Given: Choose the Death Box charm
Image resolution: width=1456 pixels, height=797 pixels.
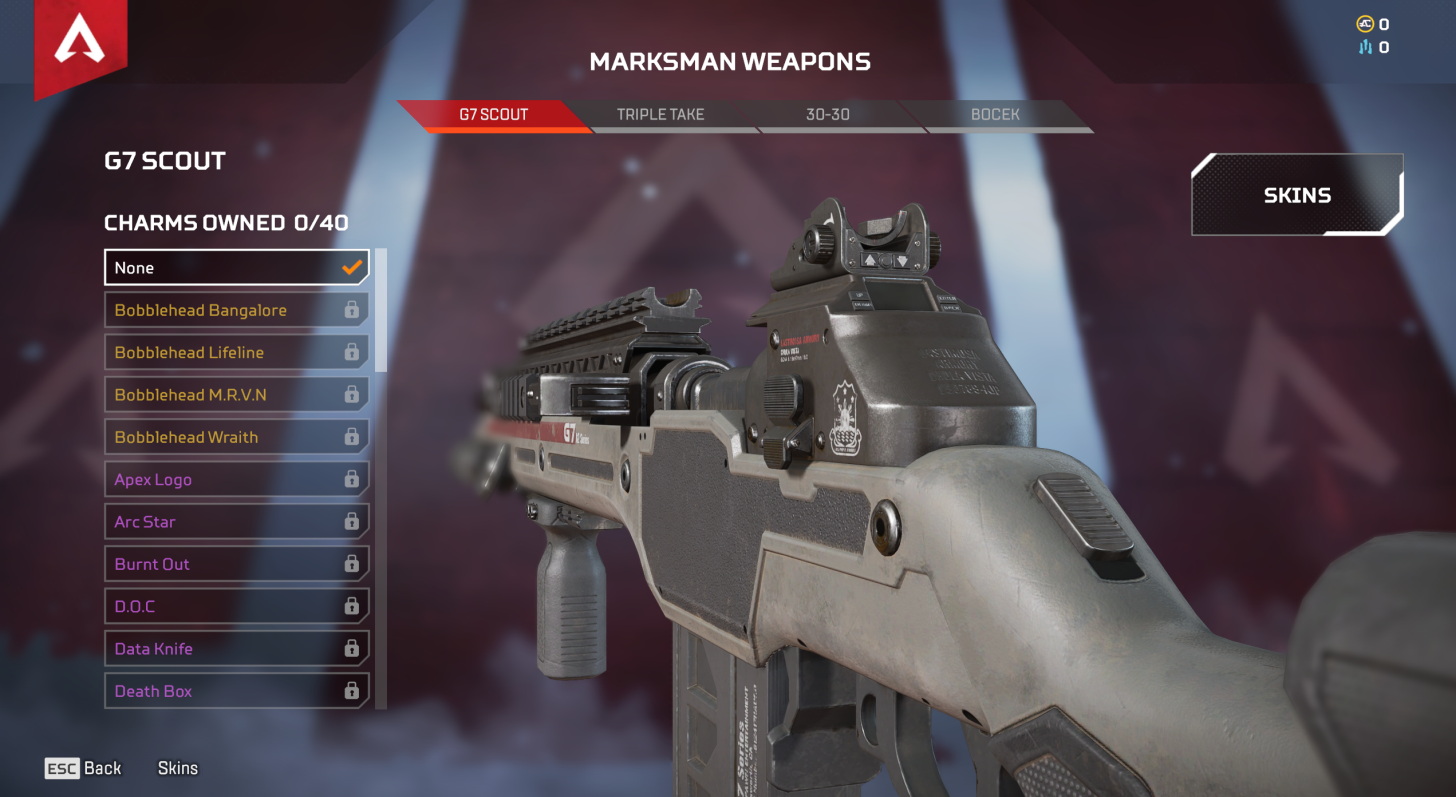Looking at the screenshot, I should pos(237,691).
